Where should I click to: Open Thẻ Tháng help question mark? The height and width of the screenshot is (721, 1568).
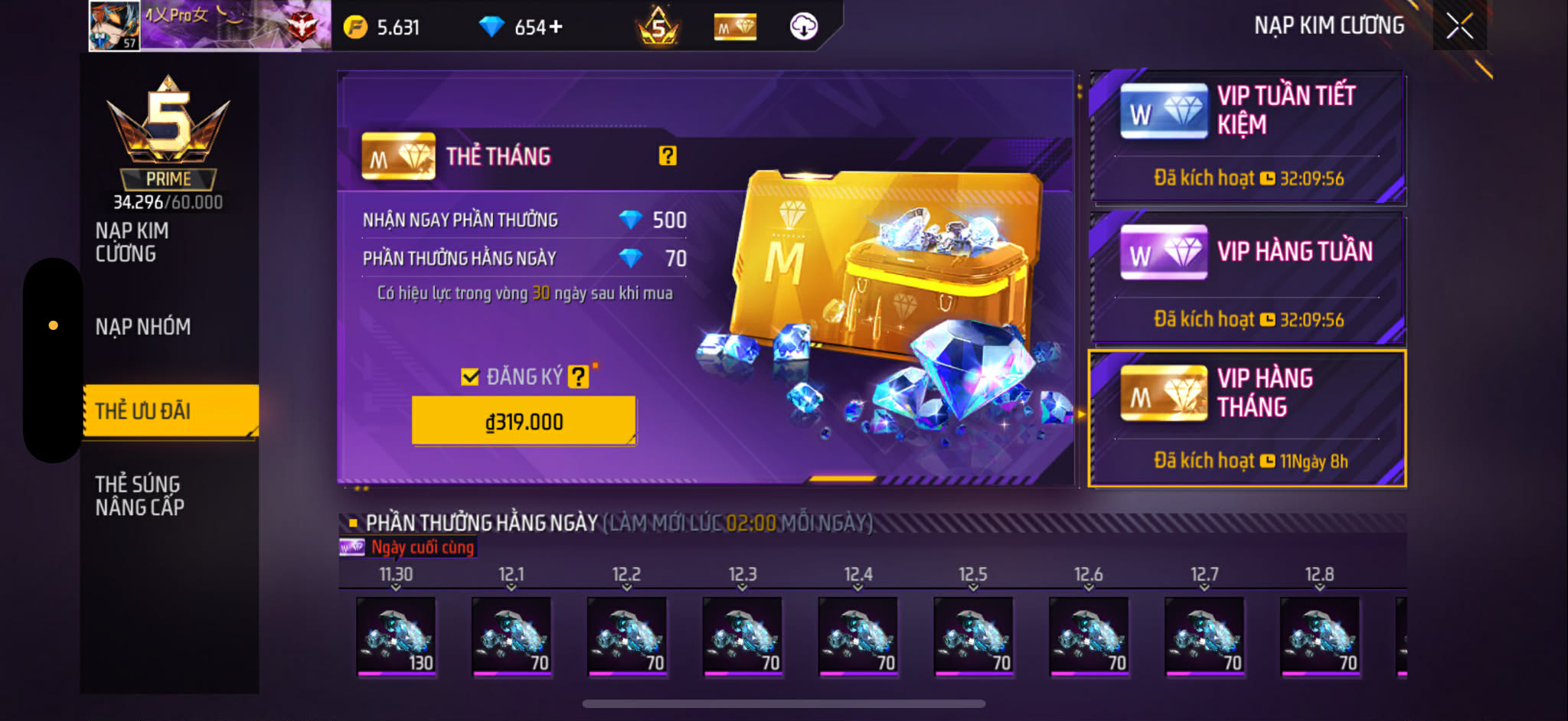click(668, 156)
